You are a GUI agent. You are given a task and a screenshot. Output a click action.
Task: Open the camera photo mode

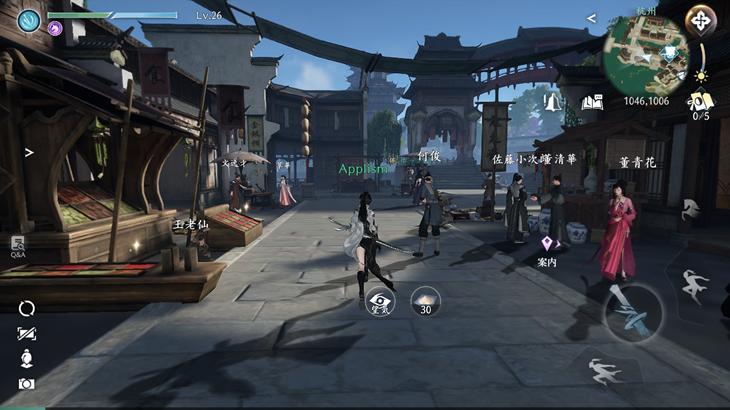pyautogui.click(x=26, y=384)
